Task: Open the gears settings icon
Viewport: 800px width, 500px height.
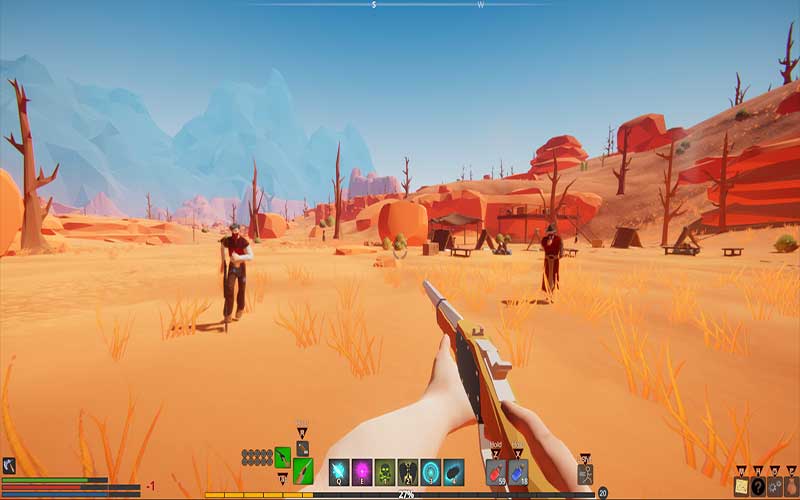Action: pyautogui.click(x=775, y=485)
